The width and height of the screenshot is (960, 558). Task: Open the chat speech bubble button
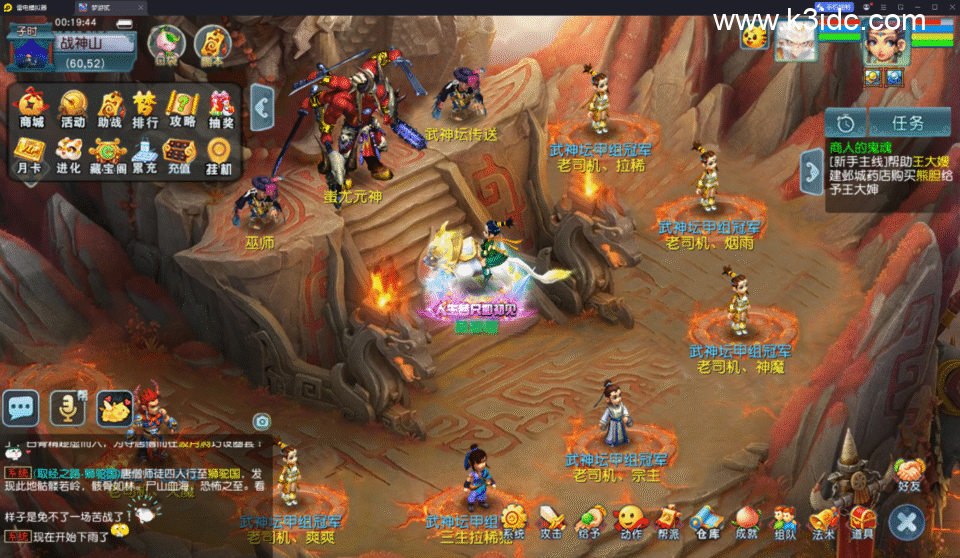[x=21, y=407]
